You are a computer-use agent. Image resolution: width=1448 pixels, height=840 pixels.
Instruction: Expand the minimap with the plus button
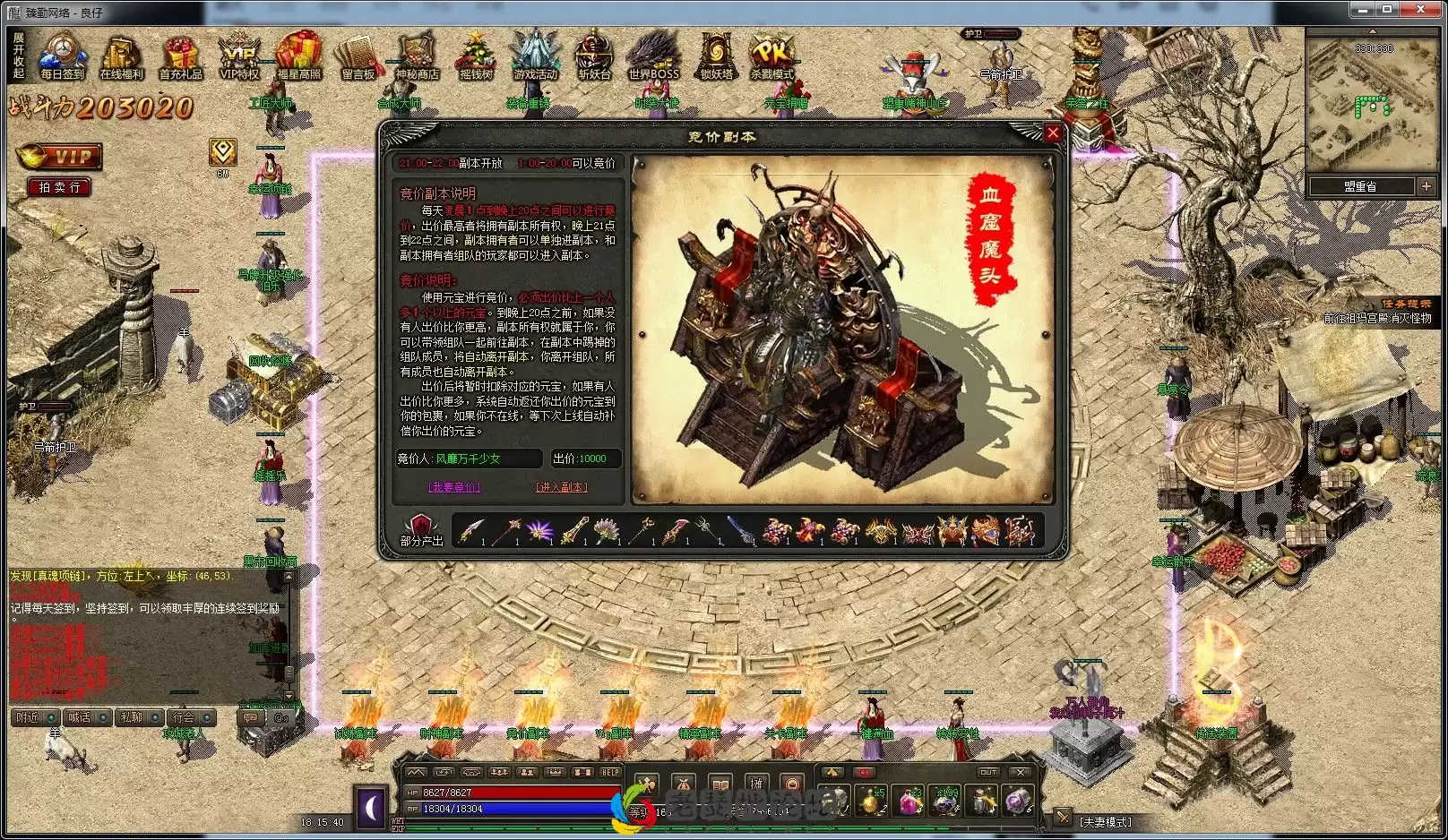(1428, 186)
